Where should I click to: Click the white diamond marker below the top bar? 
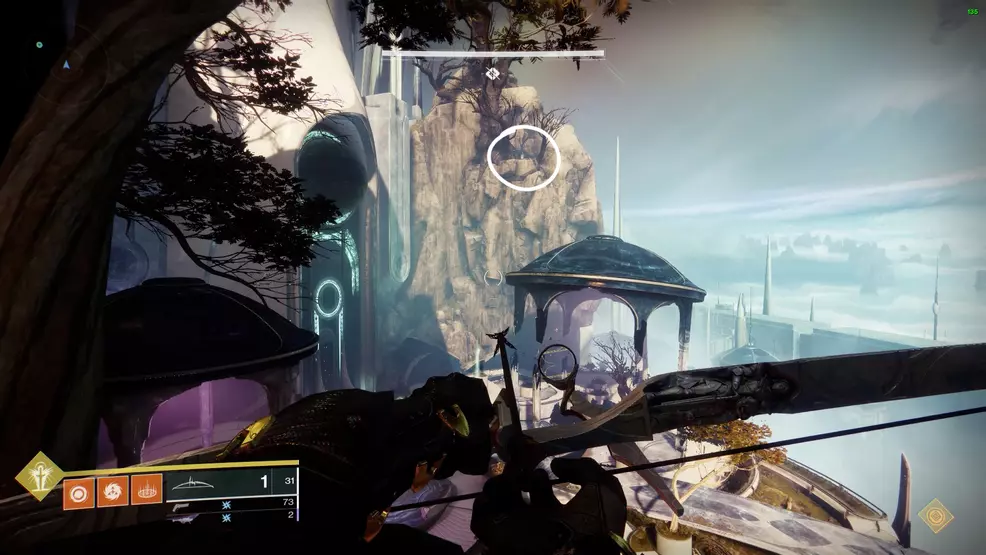[492, 73]
